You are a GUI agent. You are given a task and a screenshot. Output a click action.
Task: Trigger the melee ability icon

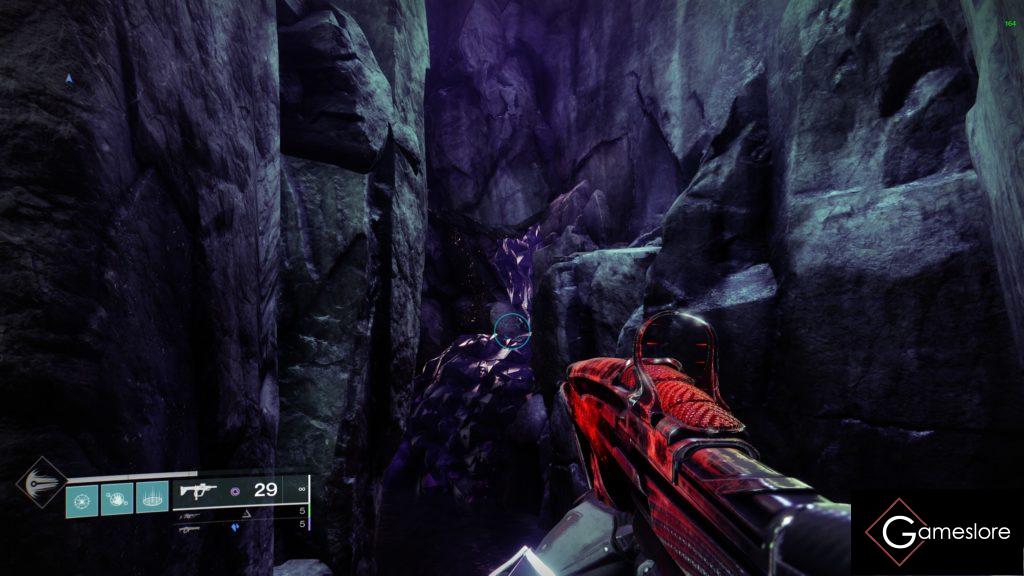[117, 497]
